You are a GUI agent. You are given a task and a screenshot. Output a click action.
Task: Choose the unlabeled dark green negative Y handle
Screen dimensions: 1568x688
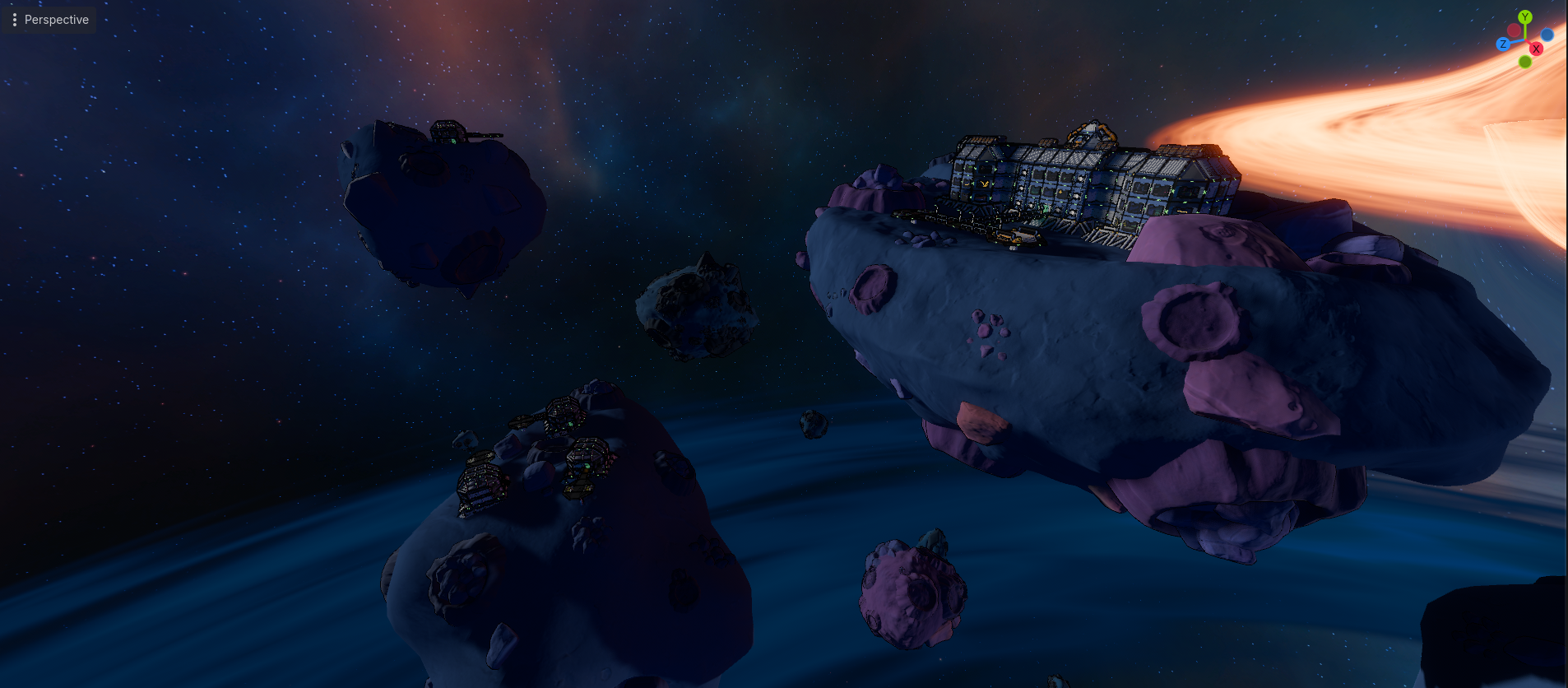(x=1525, y=62)
